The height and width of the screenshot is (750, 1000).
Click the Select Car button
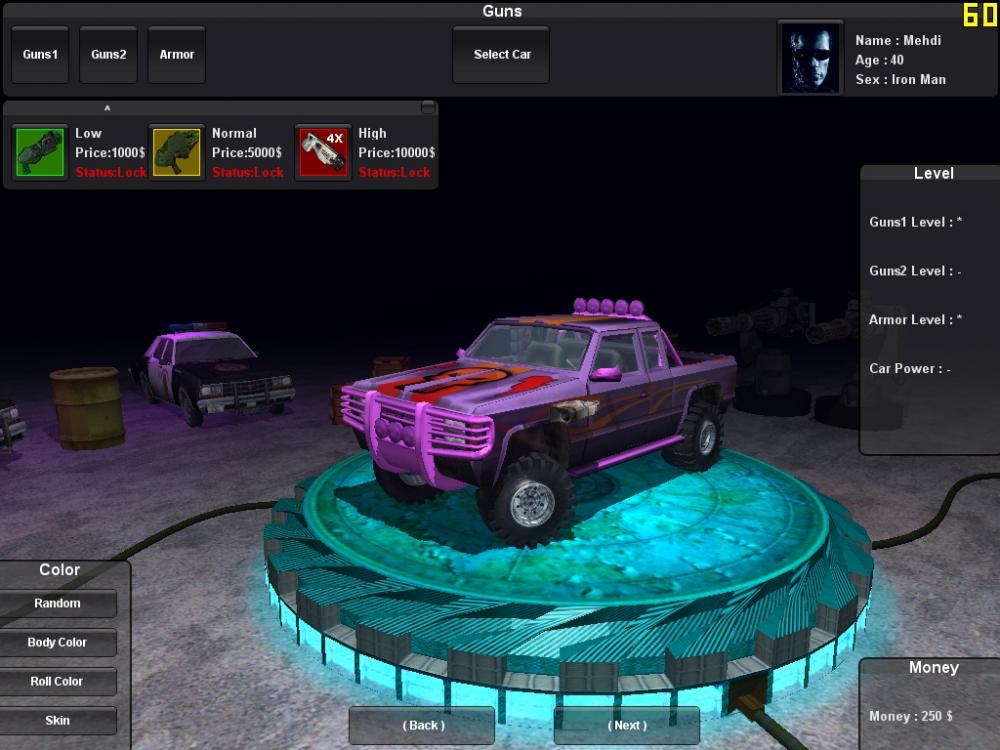[x=501, y=55]
